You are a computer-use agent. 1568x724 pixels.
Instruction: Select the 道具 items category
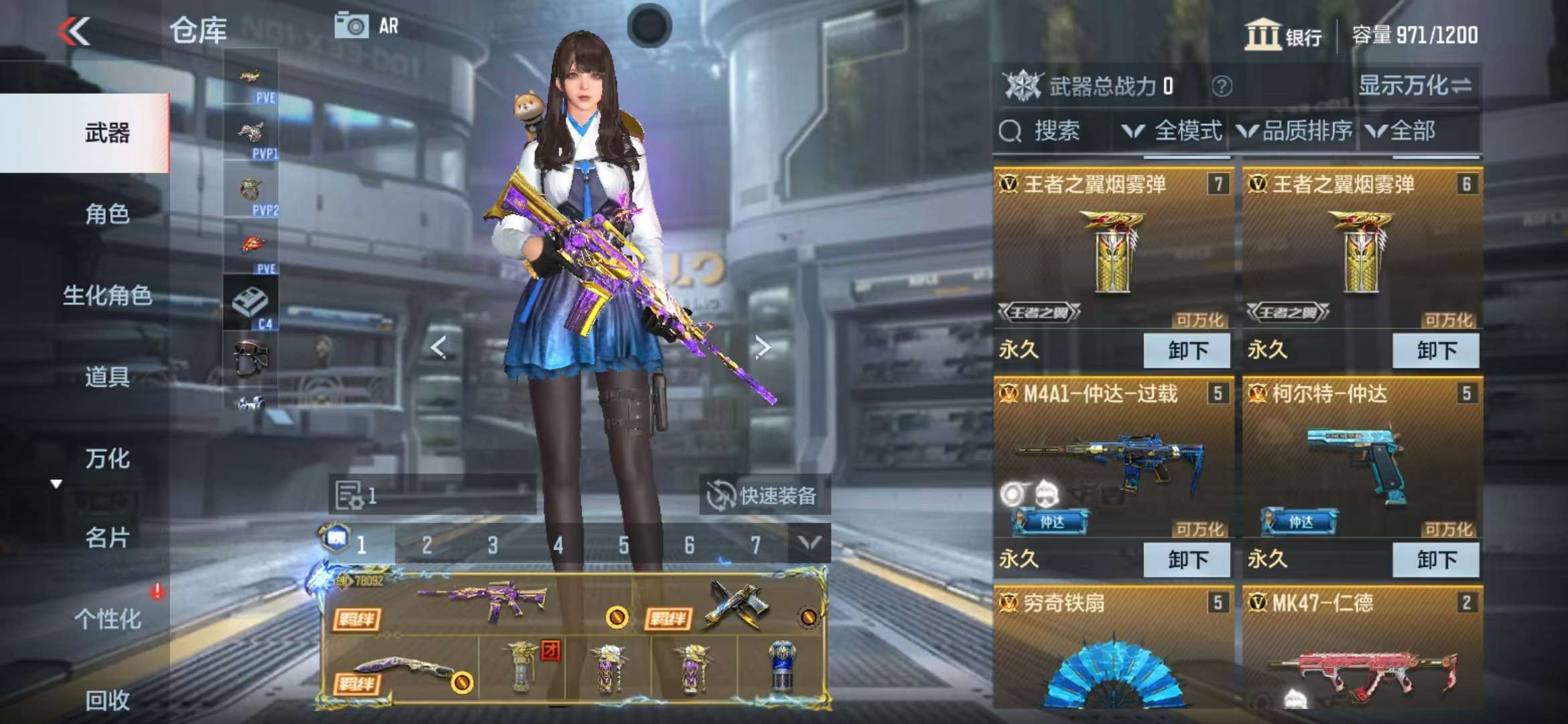tap(107, 377)
